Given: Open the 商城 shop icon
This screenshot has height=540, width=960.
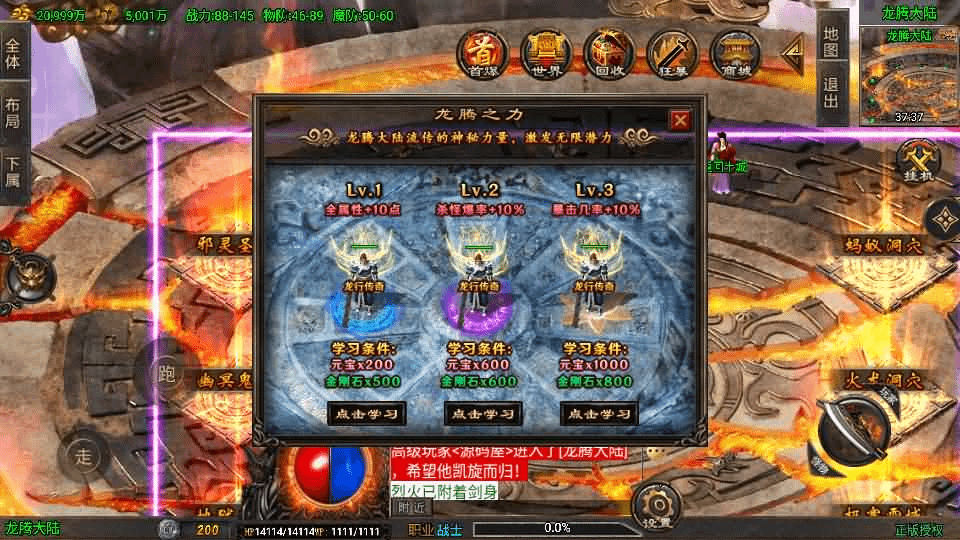Looking at the screenshot, I should [735, 52].
